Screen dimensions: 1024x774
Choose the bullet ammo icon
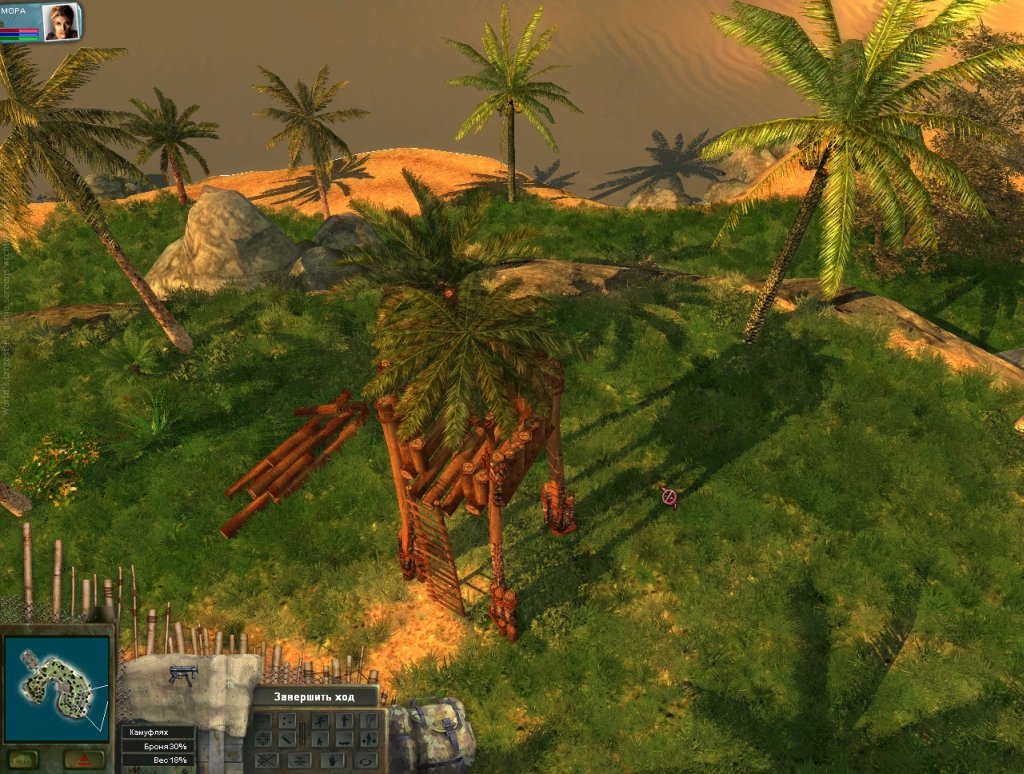coord(287,740)
